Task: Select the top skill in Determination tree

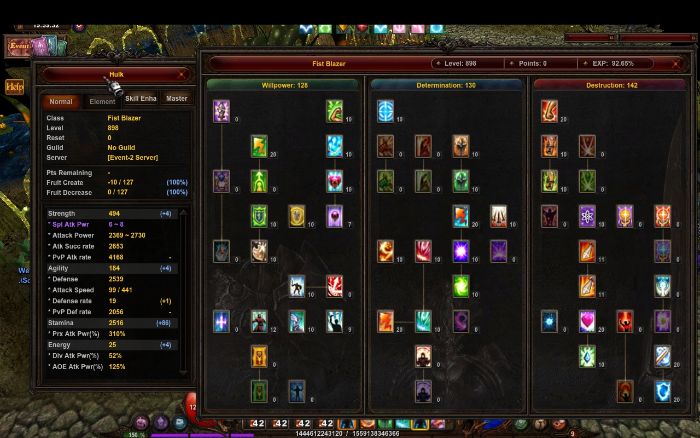Action: (386, 111)
